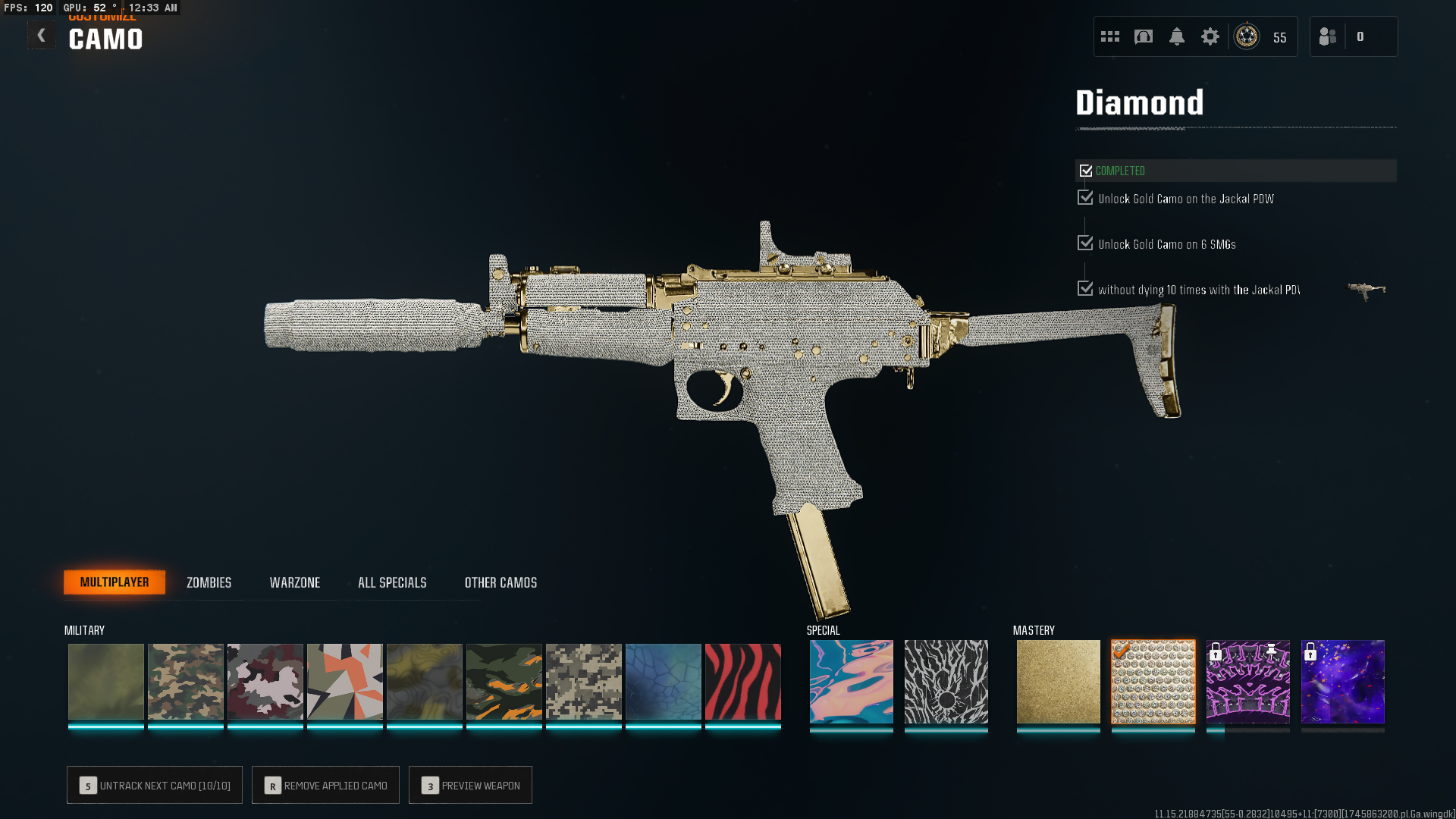This screenshot has width=1456, height=819.
Task: Select the Other Camos tab
Action: (500, 582)
